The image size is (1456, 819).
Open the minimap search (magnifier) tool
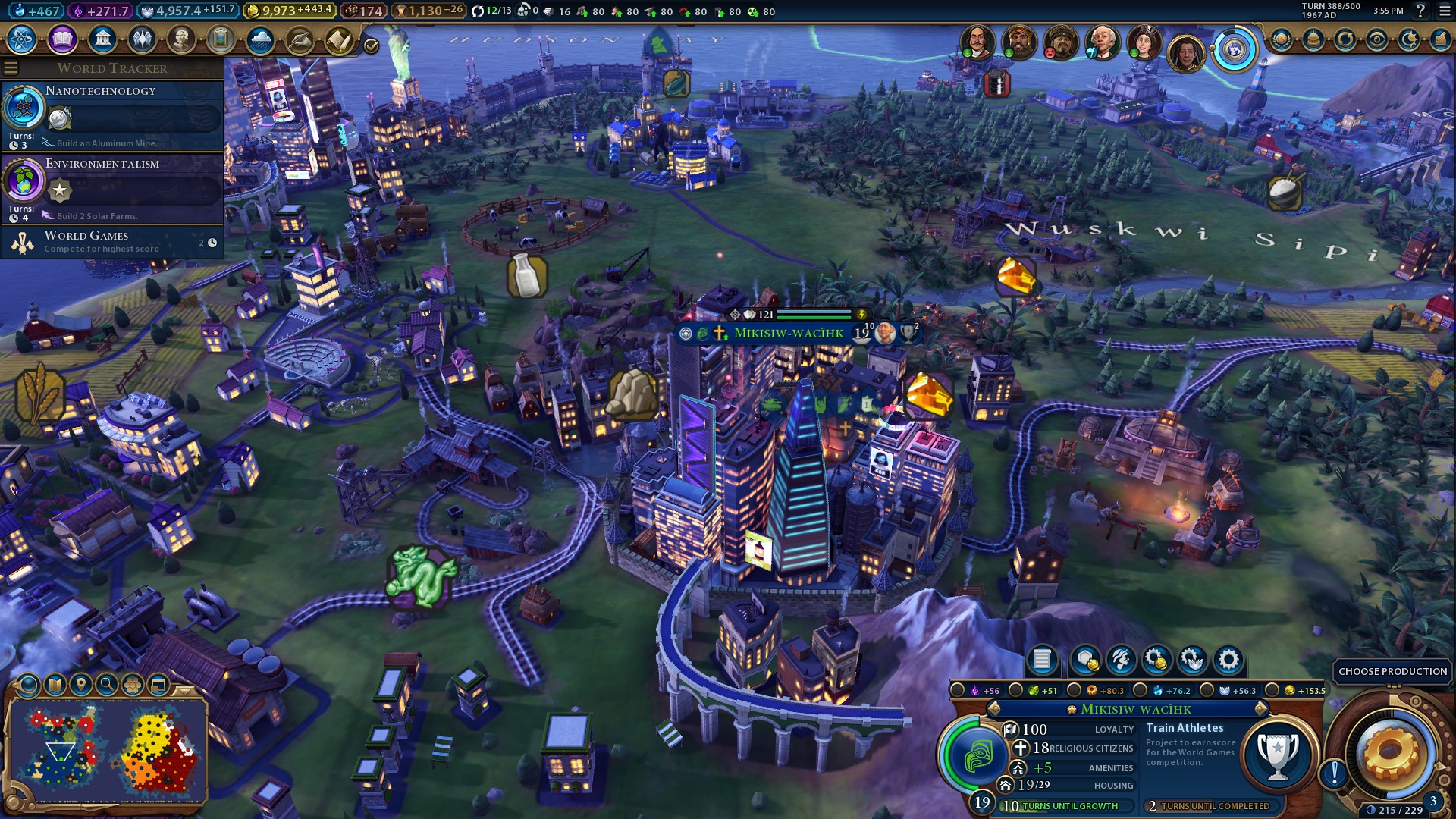coord(107,685)
